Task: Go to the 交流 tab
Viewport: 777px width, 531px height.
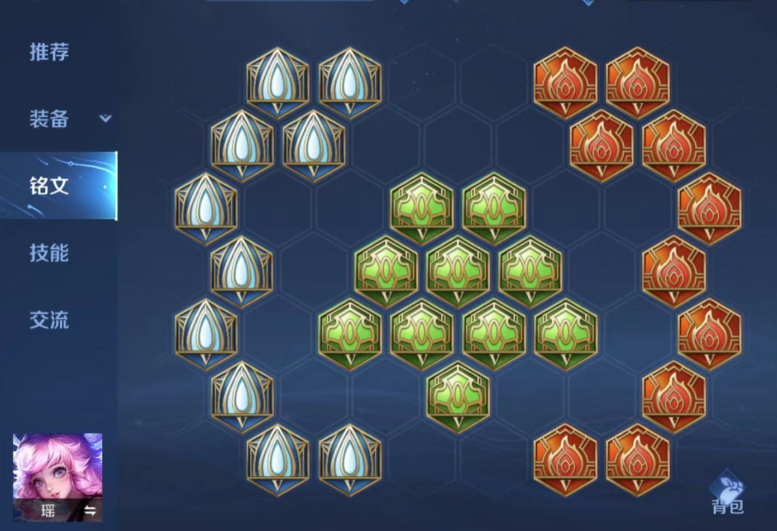Action: point(49,320)
